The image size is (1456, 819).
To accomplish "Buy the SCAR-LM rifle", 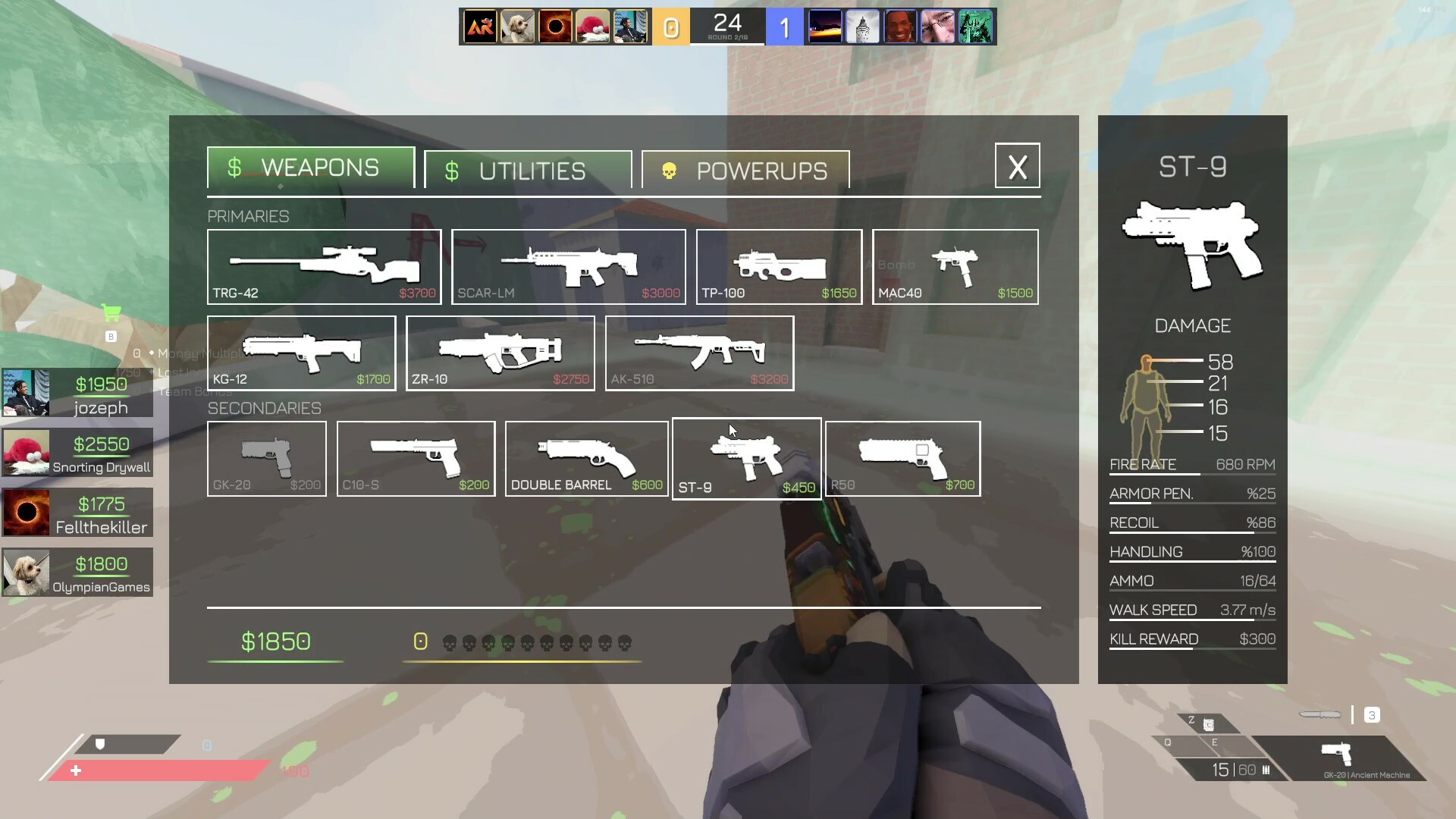I will [x=567, y=266].
